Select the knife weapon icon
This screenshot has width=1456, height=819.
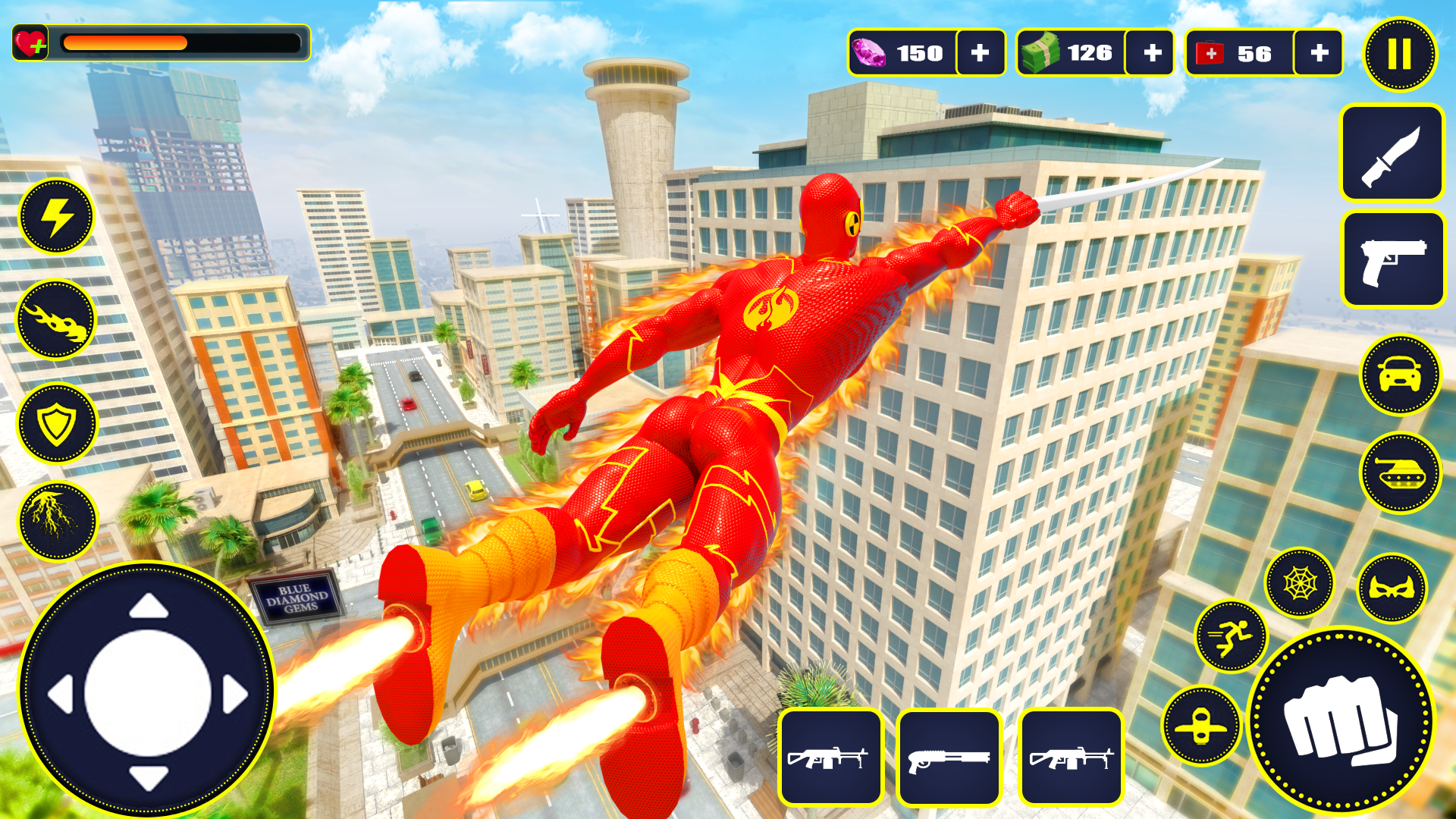click(x=1394, y=154)
